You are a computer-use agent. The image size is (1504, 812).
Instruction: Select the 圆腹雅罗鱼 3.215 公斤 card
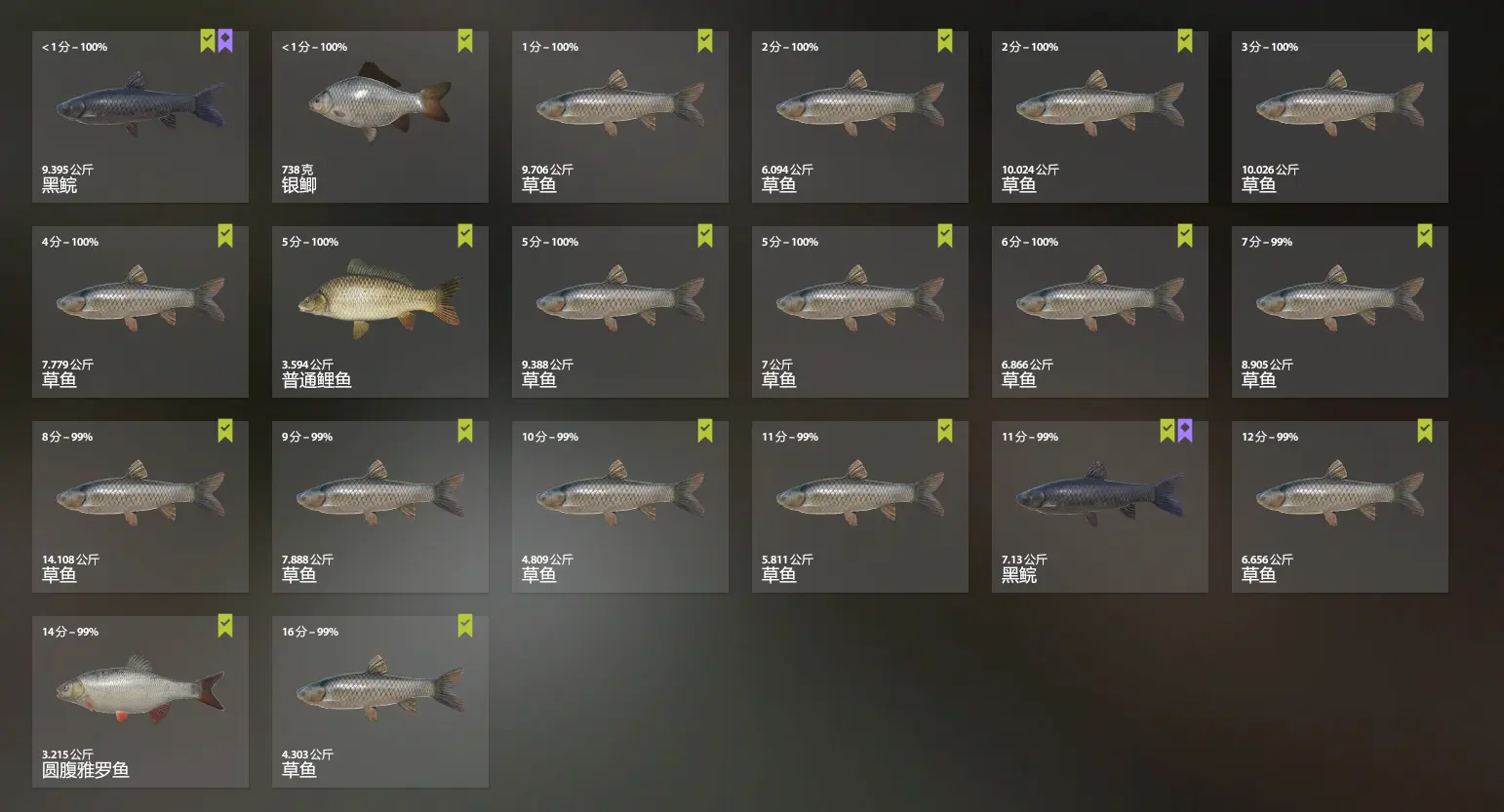click(139, 702)
